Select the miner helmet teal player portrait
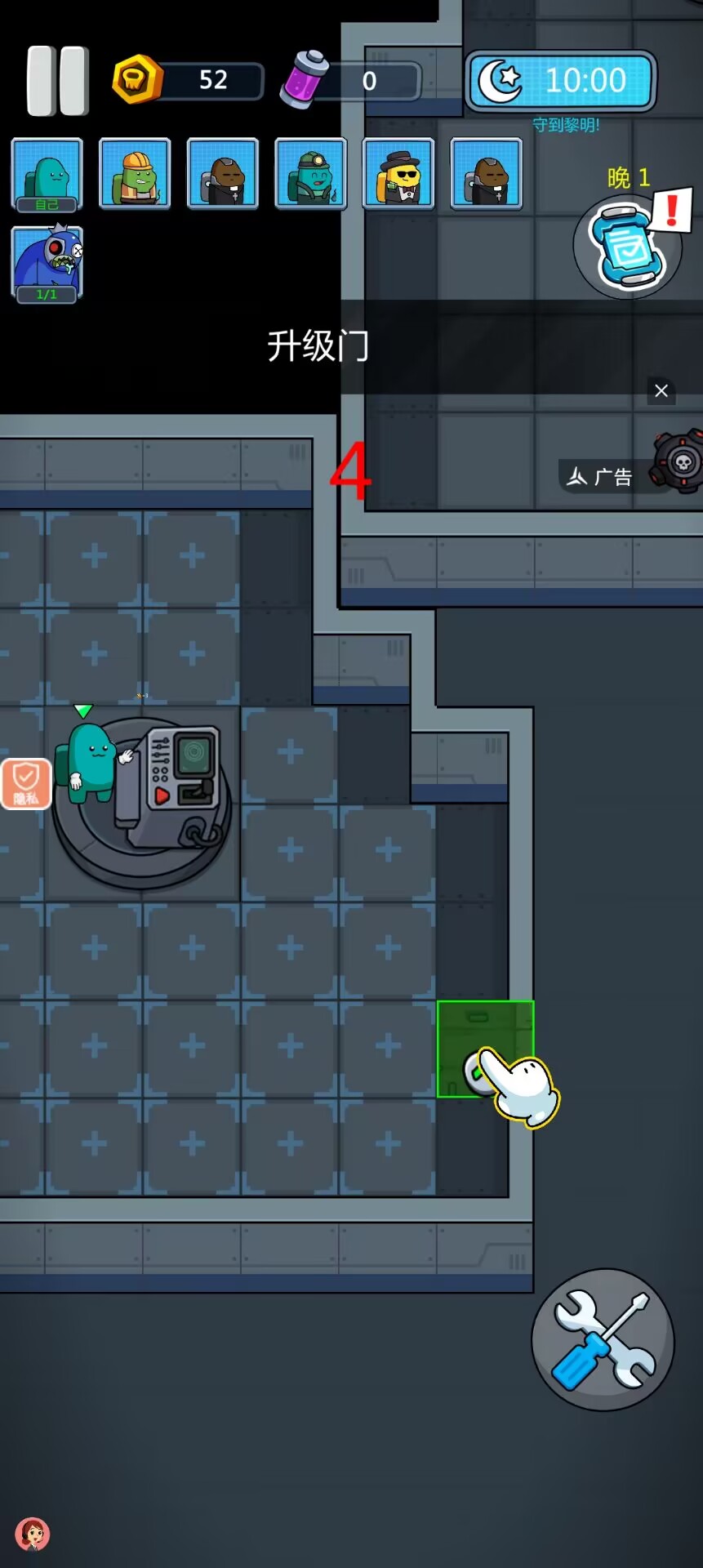The width and height of the screenshot is (703, 1568). [x=311, y=174]
